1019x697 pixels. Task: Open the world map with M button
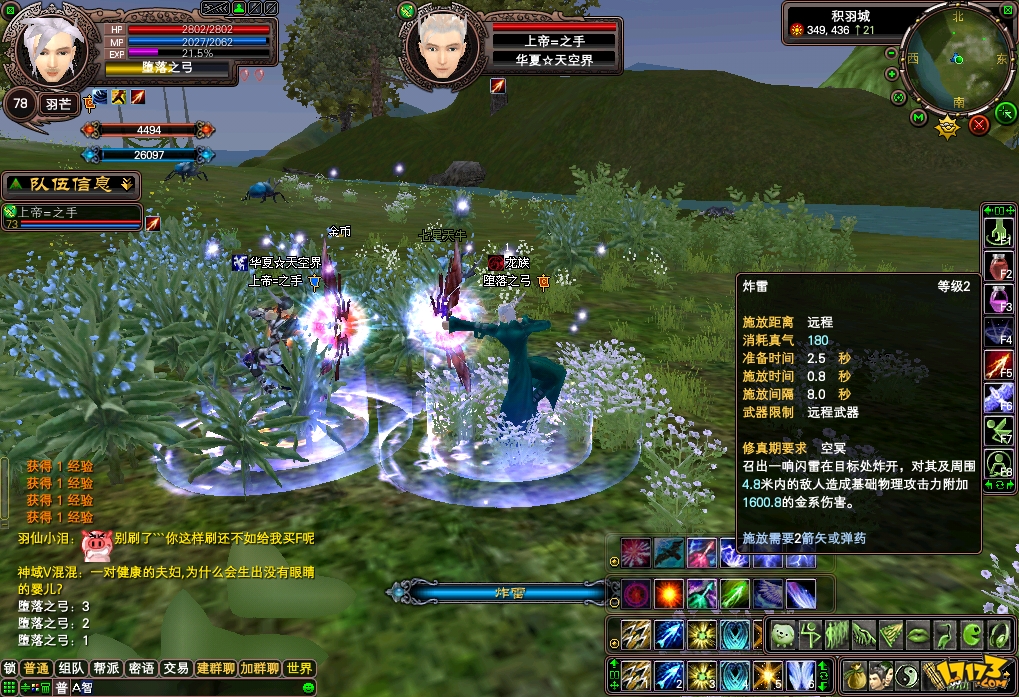tap(919, 118)
